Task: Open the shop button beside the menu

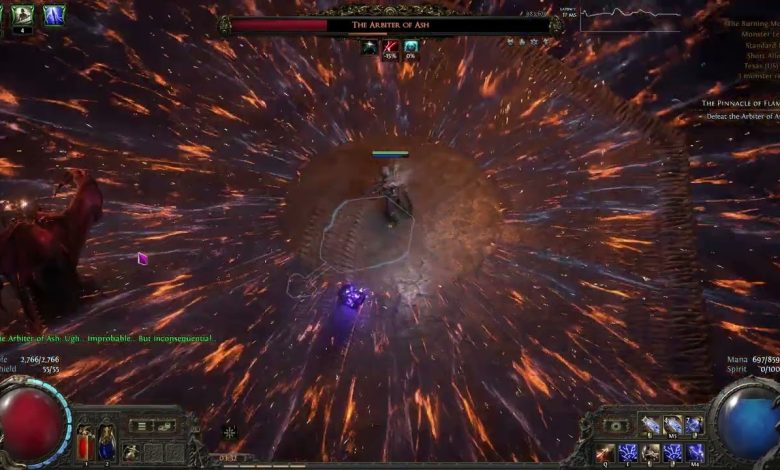Action: click(165, 426)
